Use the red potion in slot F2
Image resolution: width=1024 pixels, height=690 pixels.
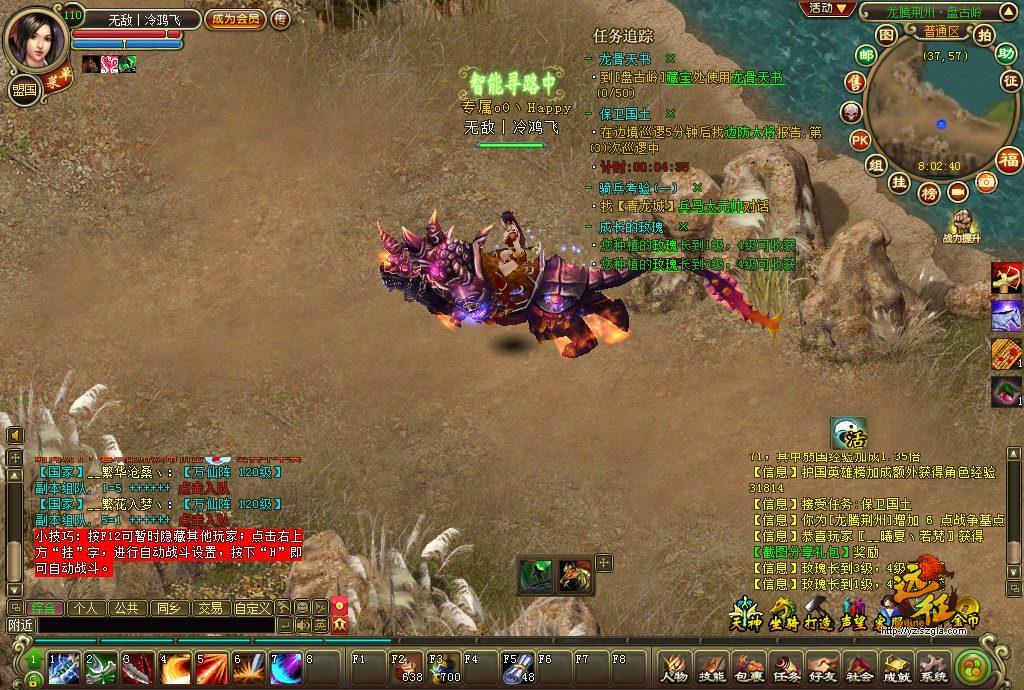407,666
